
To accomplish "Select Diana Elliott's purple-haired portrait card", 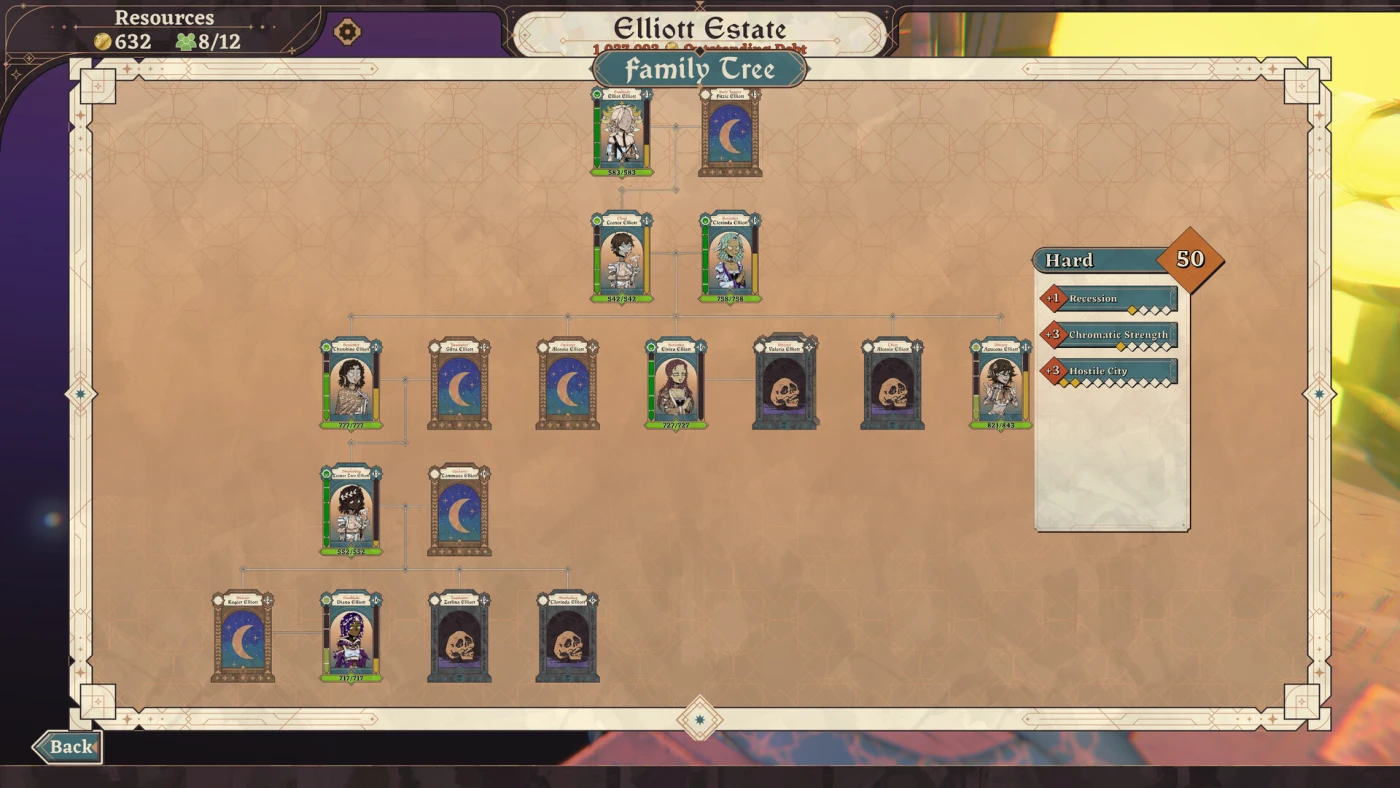I will (351, 637).
